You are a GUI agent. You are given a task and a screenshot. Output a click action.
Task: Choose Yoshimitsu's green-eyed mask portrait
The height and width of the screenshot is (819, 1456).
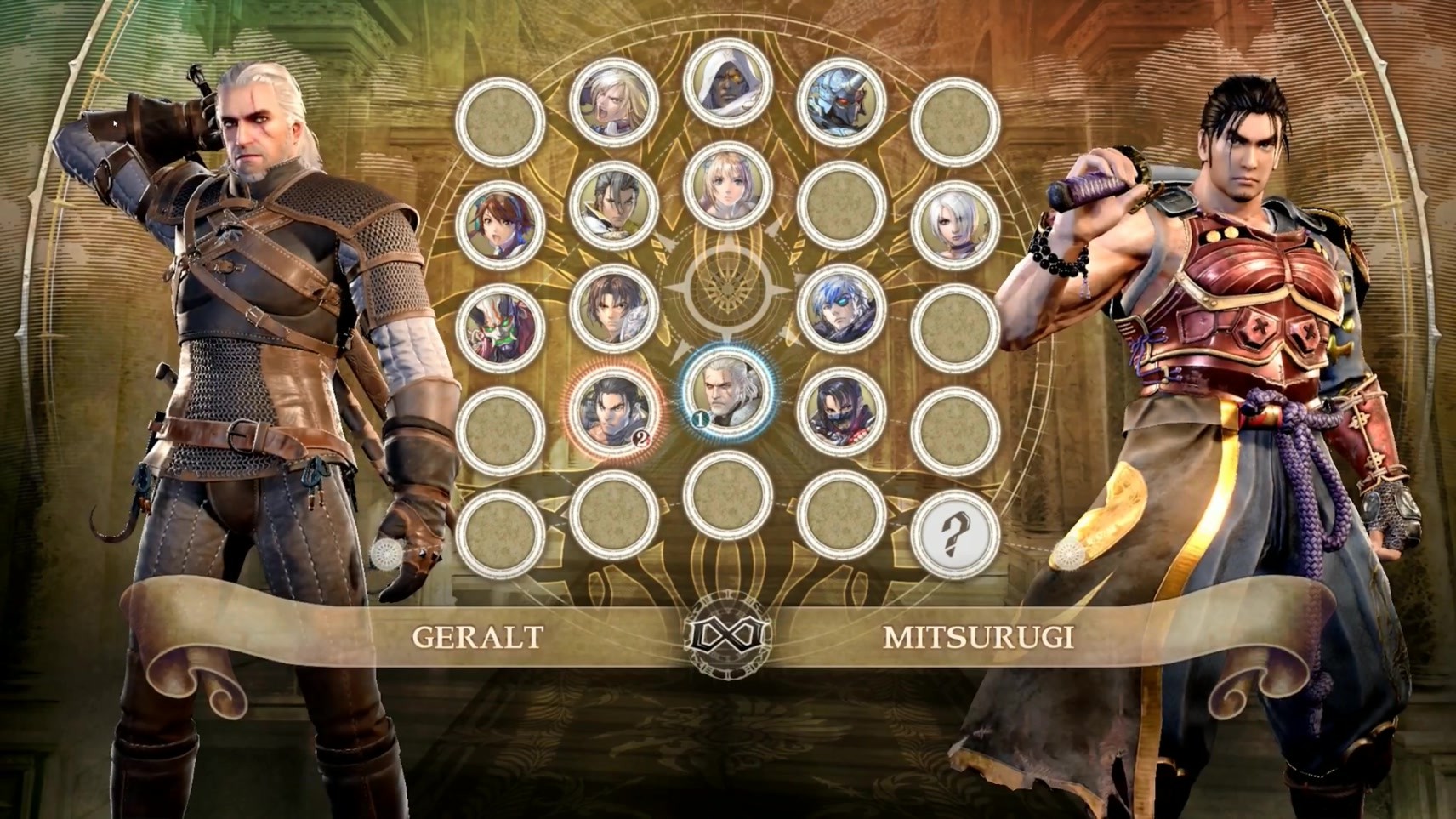pyautogui.click(x=500, y=327)
